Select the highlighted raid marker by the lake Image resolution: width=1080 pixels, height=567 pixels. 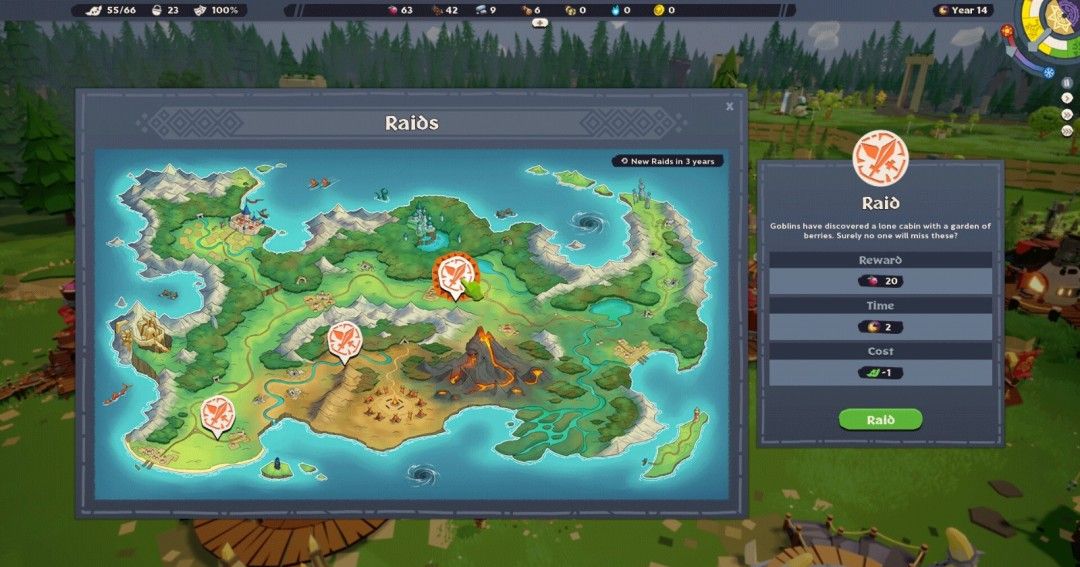pos(452,273)
